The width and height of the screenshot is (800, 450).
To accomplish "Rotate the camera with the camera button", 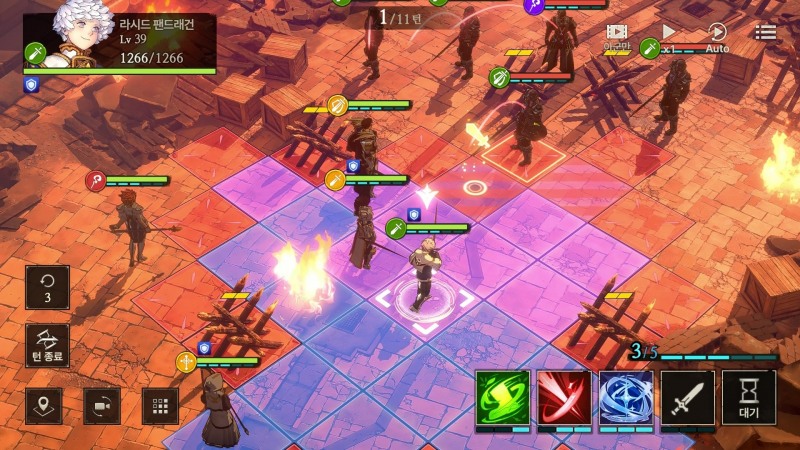I will [x=102, y=406].
